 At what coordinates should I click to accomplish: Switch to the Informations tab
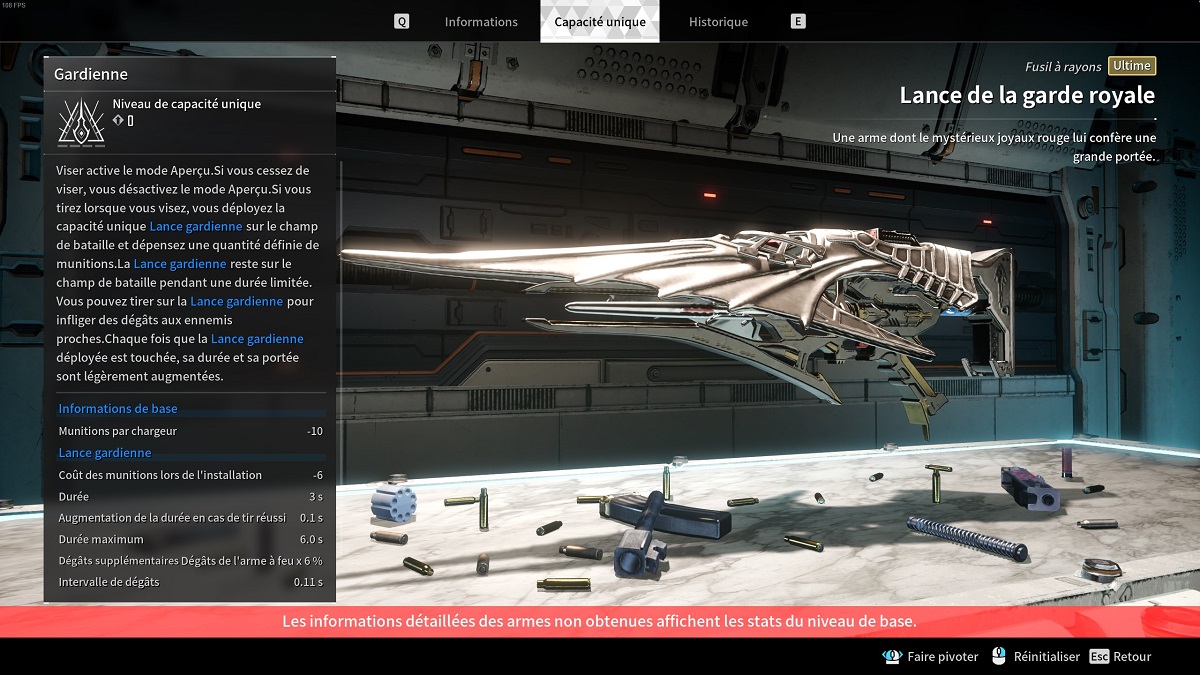(x=481, y=22)
